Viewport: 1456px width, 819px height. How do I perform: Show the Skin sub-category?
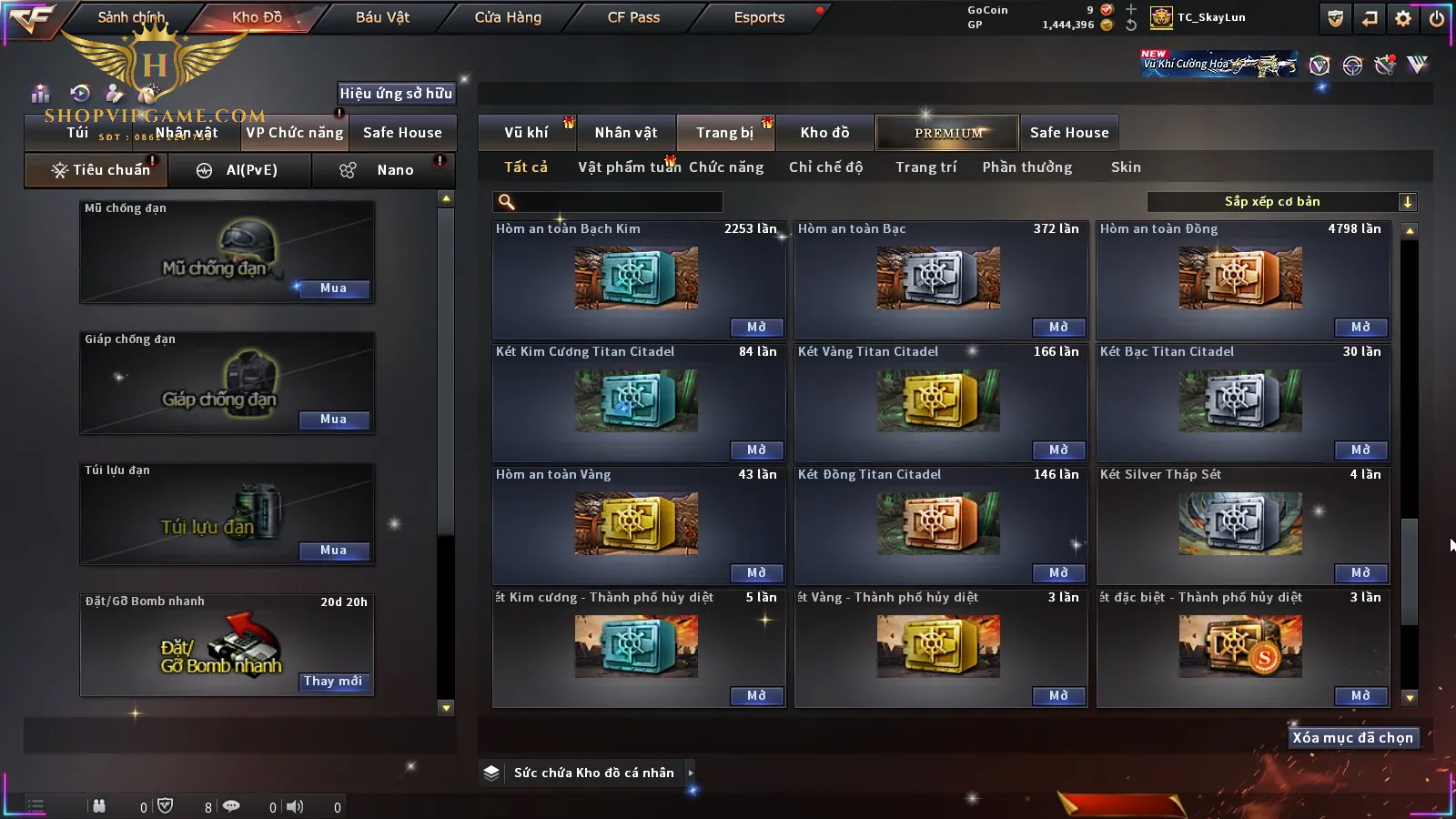point(1126,167)
